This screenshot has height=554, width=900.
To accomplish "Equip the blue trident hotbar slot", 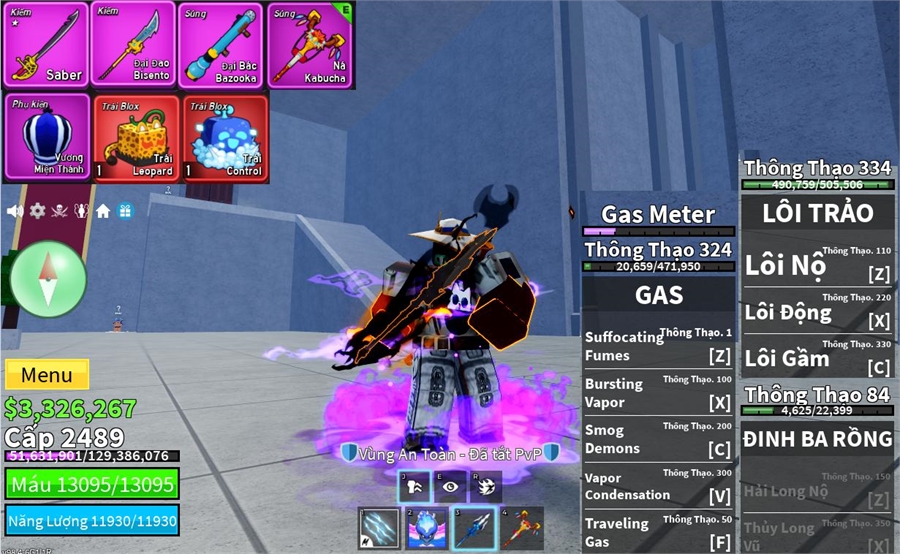I will click(474, 528).
